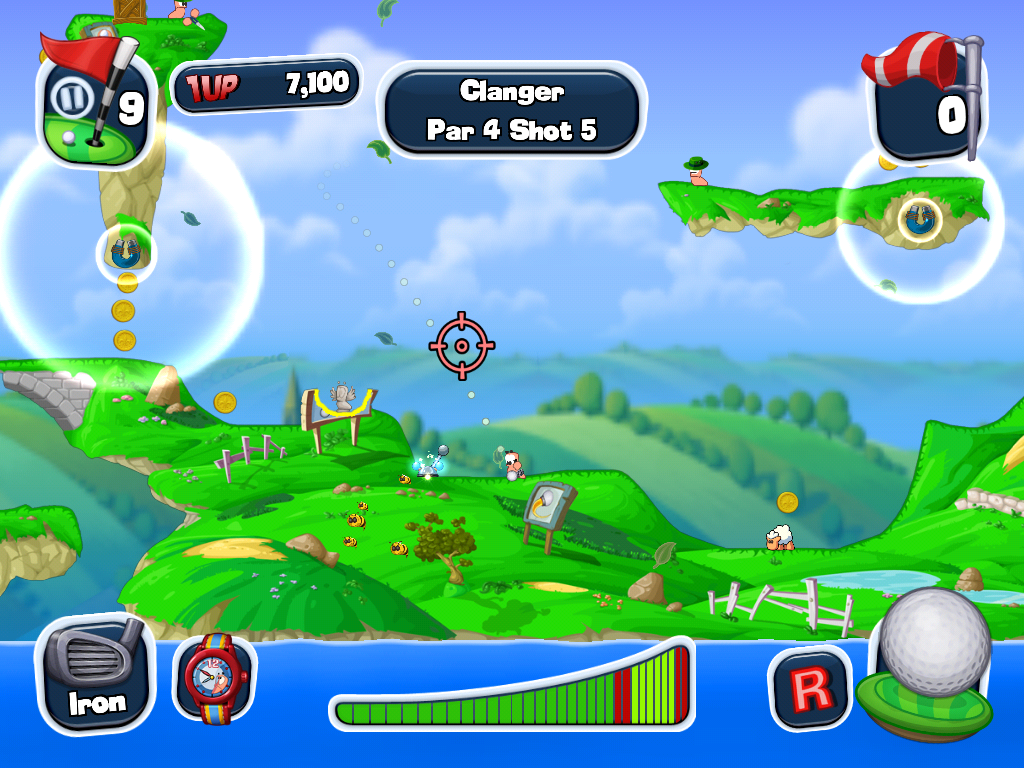Click the red R reset button

pyautogui.click(x=809, y=688)
